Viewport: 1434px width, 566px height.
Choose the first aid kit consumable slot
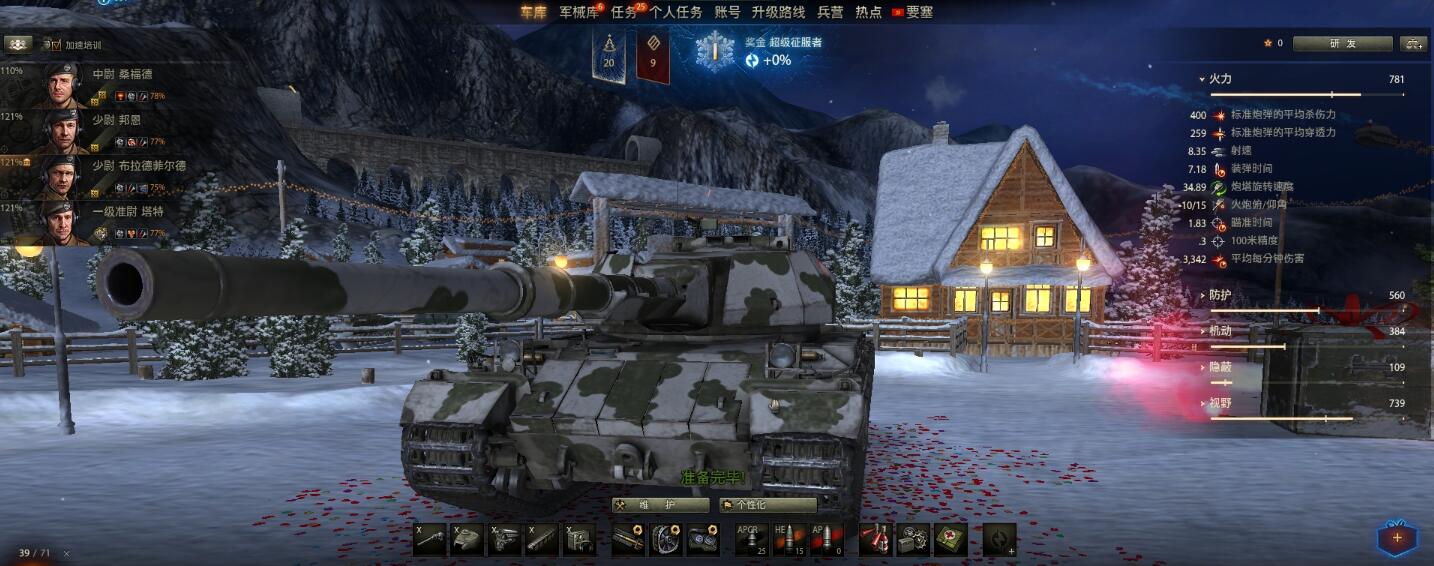pos(950,539)
